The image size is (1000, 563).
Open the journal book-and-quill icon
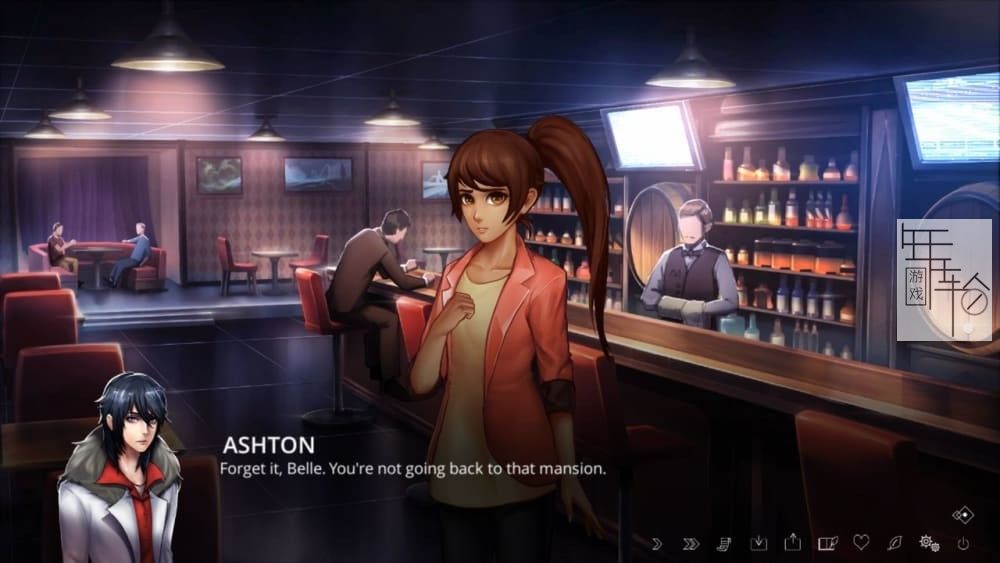[827, 543]
